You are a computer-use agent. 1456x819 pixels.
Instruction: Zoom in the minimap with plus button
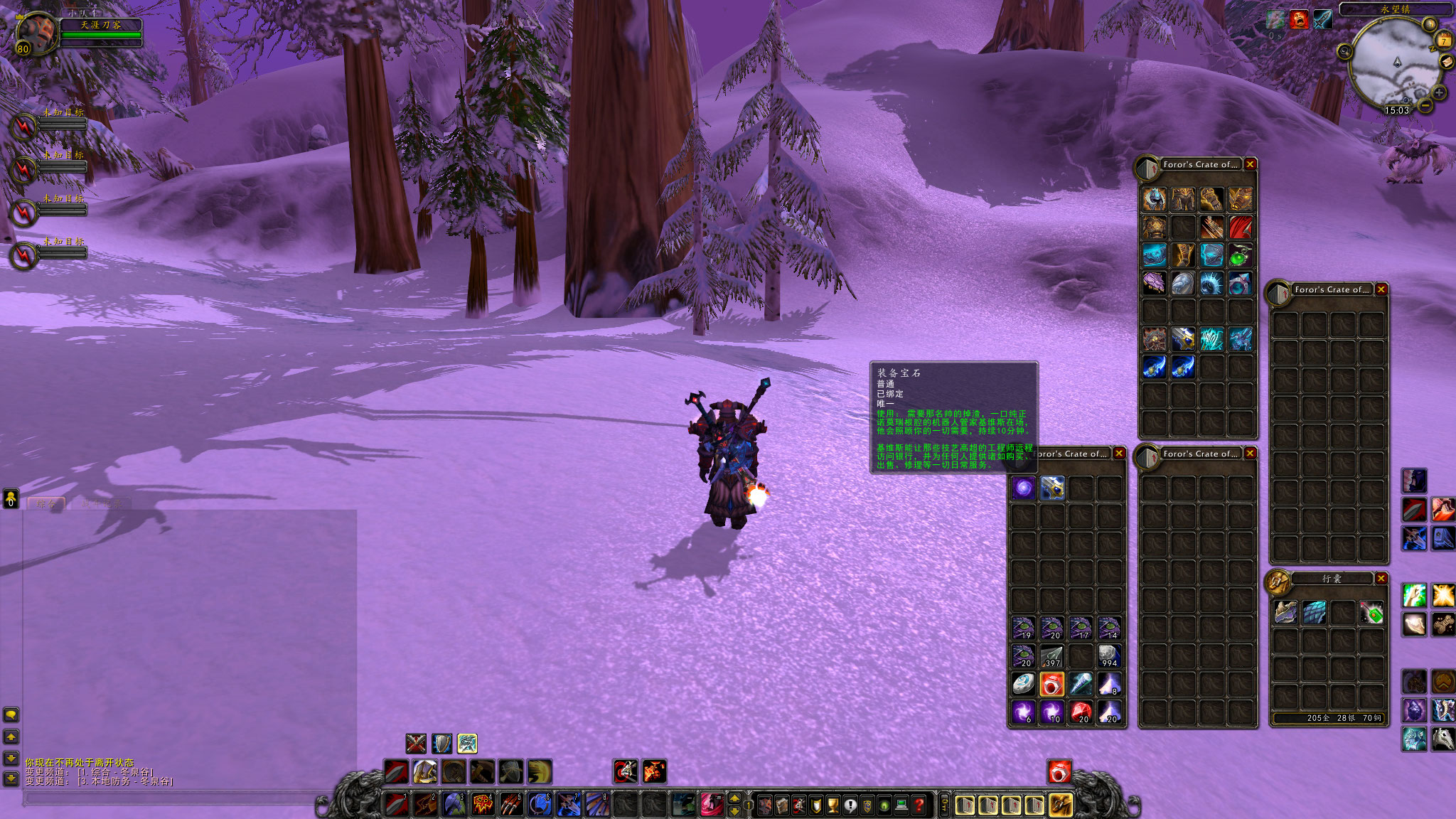[1439, 92]
